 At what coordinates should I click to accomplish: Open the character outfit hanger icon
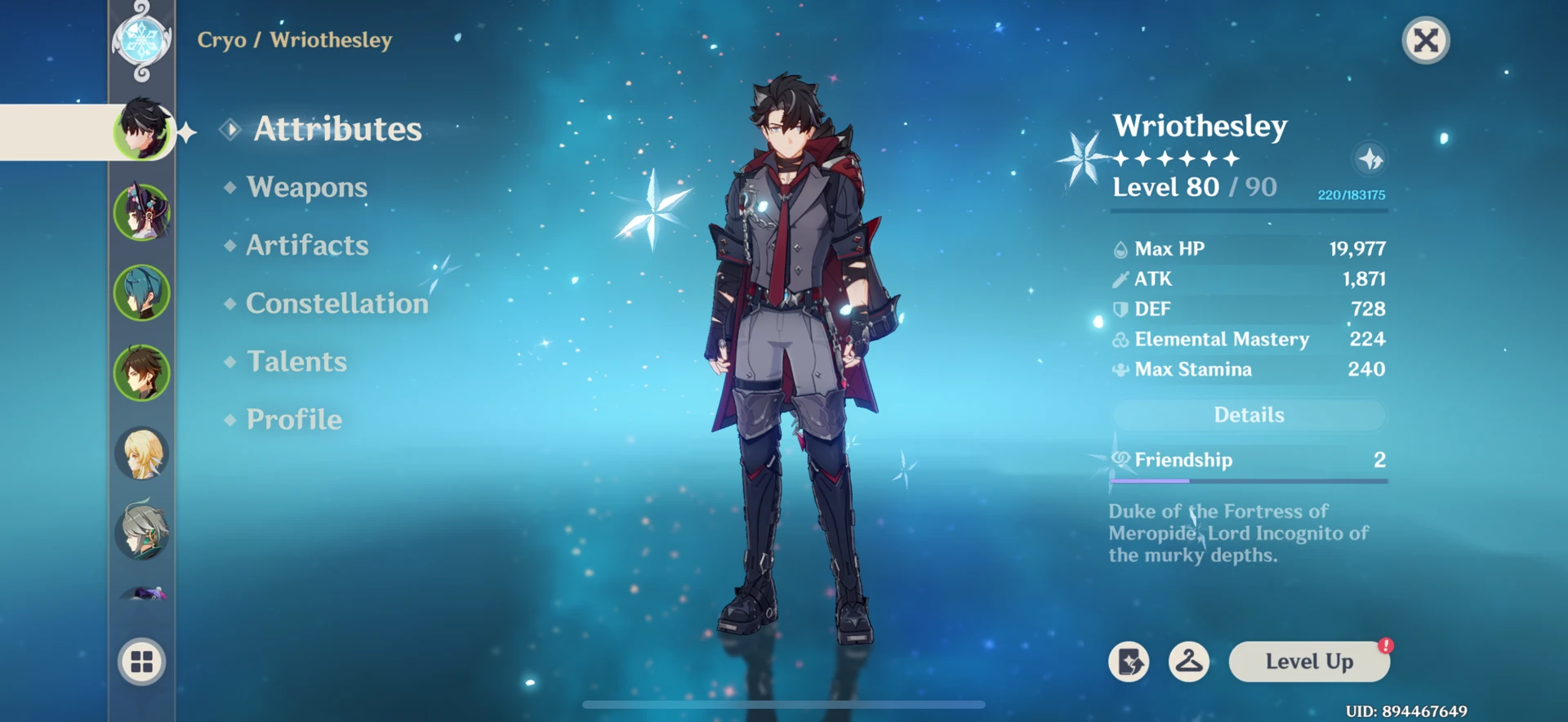[x=1190, y=662]
